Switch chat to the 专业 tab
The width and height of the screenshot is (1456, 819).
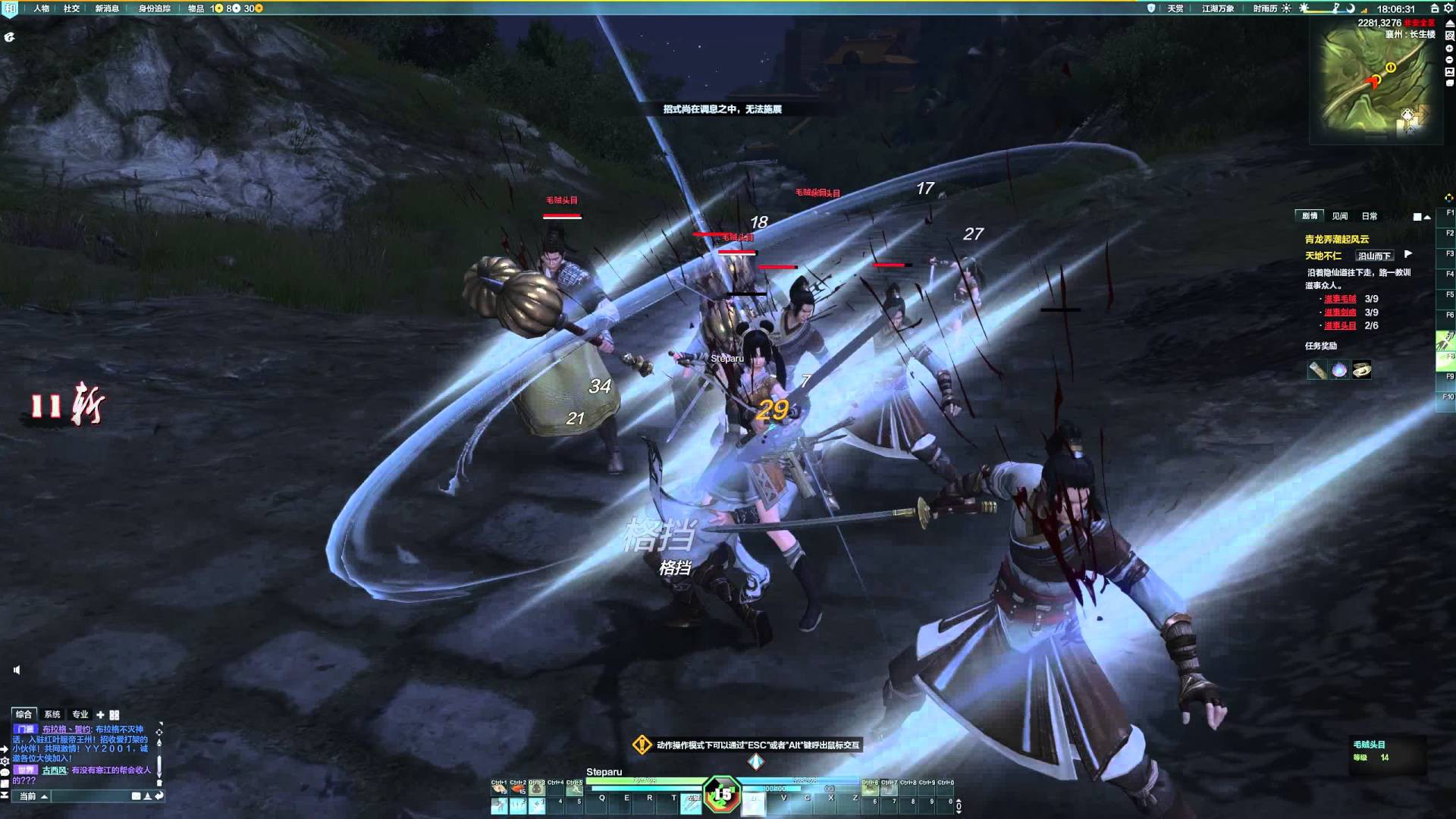point(80,714)
